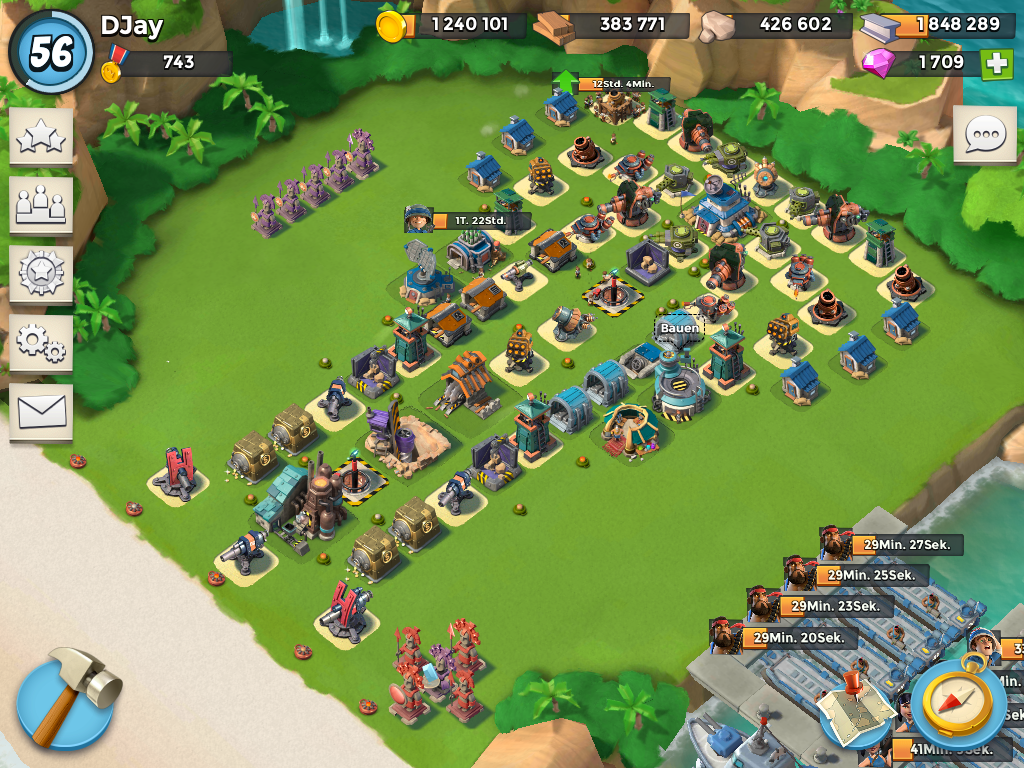Viewport: 1024px width, 768px height.
Task: Select the 12Std. 4Min. upgrade timer
Action: click(x=622, y=84)
